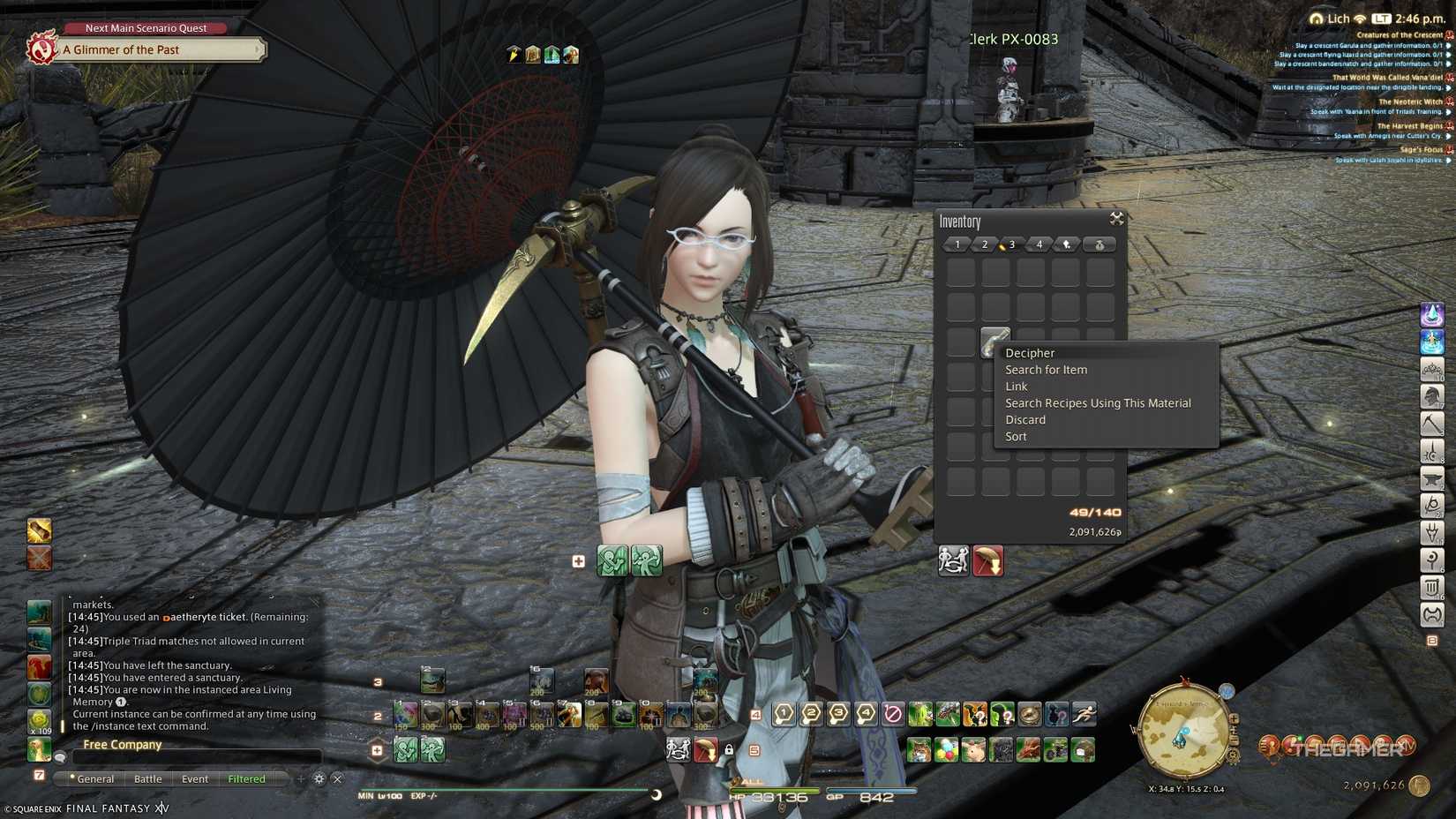Click the expand icon in the Inventory title bar
Viewport: 1456px width, 819px height.
[x=1116, y=220]
